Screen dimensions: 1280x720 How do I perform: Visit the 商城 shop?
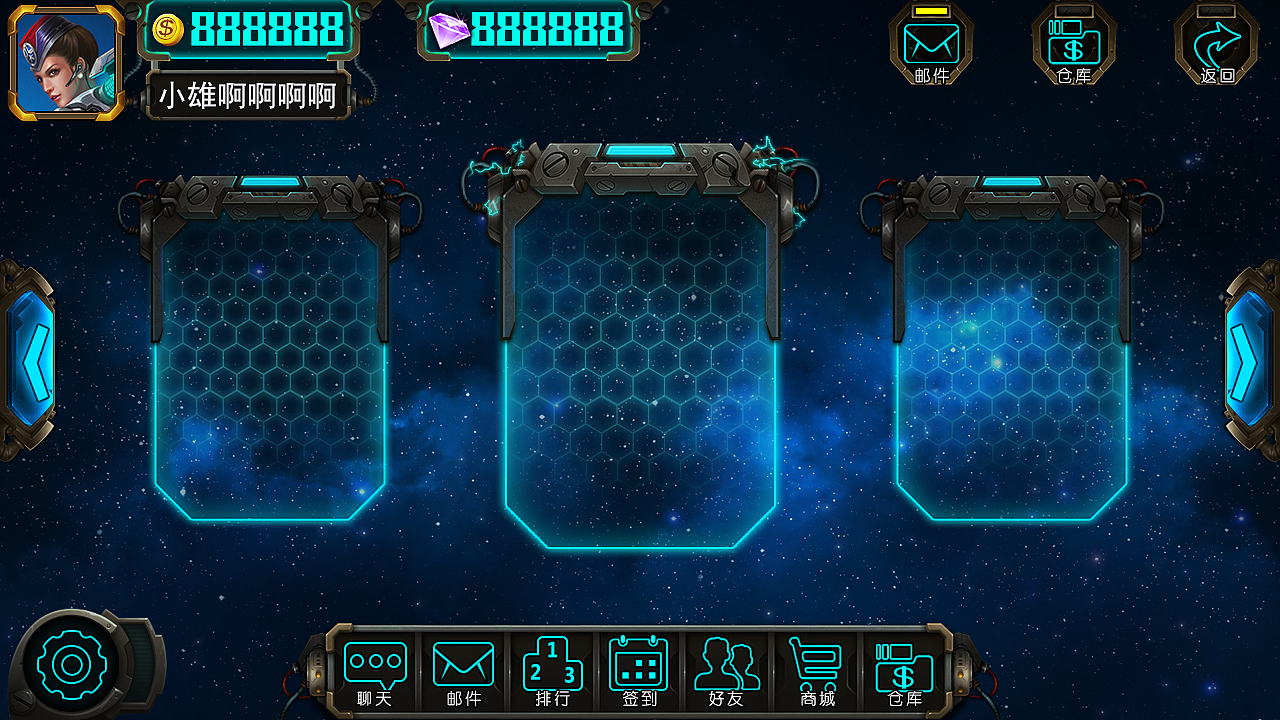tap(816, 672)
